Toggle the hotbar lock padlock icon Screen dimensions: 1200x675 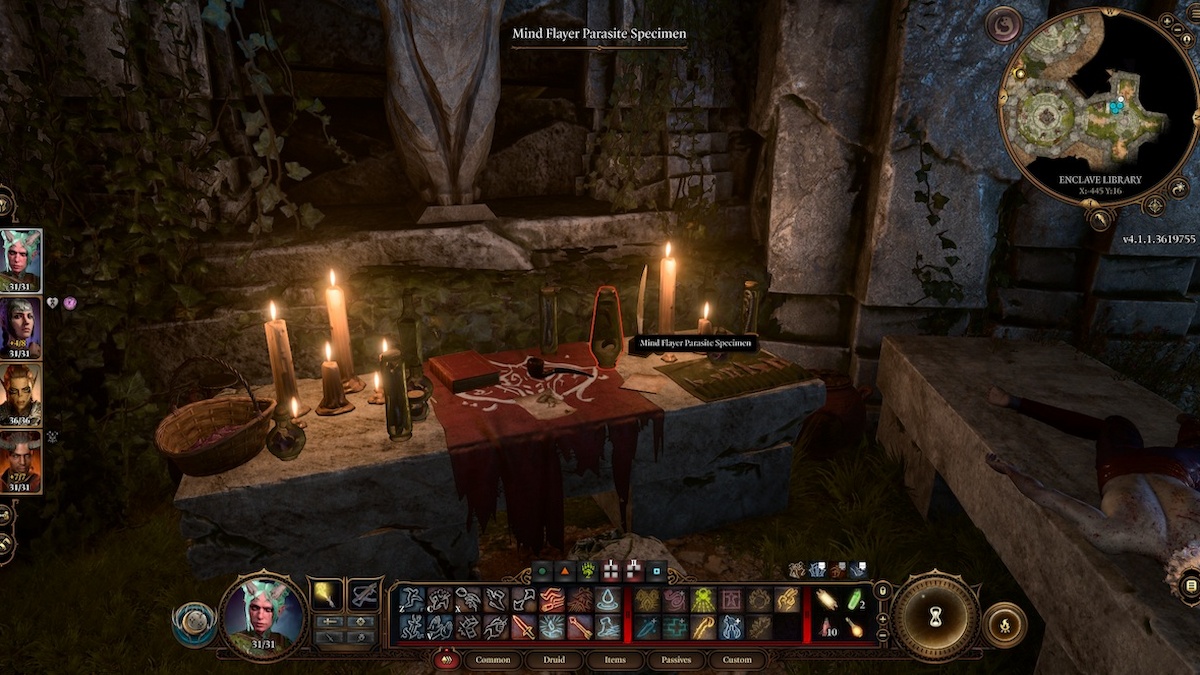click(881, 591)
